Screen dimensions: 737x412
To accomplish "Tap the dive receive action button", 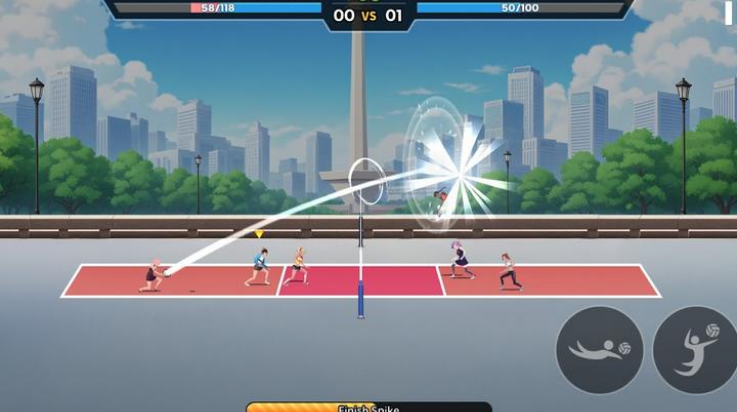I will (x=600, y=349).
